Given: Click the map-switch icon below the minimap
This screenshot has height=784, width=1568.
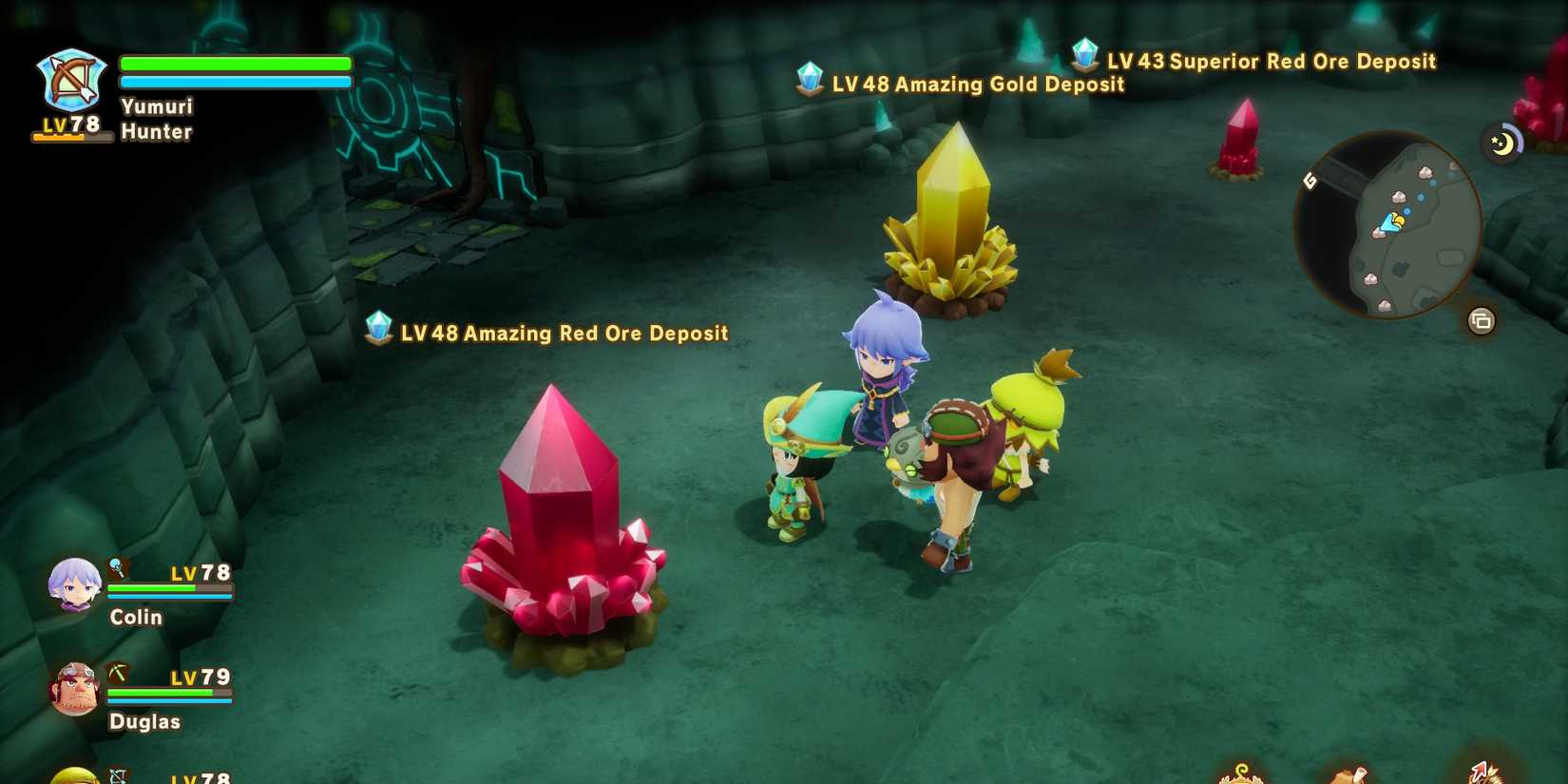Looking at the screenshot, I should click(1481, 319).
